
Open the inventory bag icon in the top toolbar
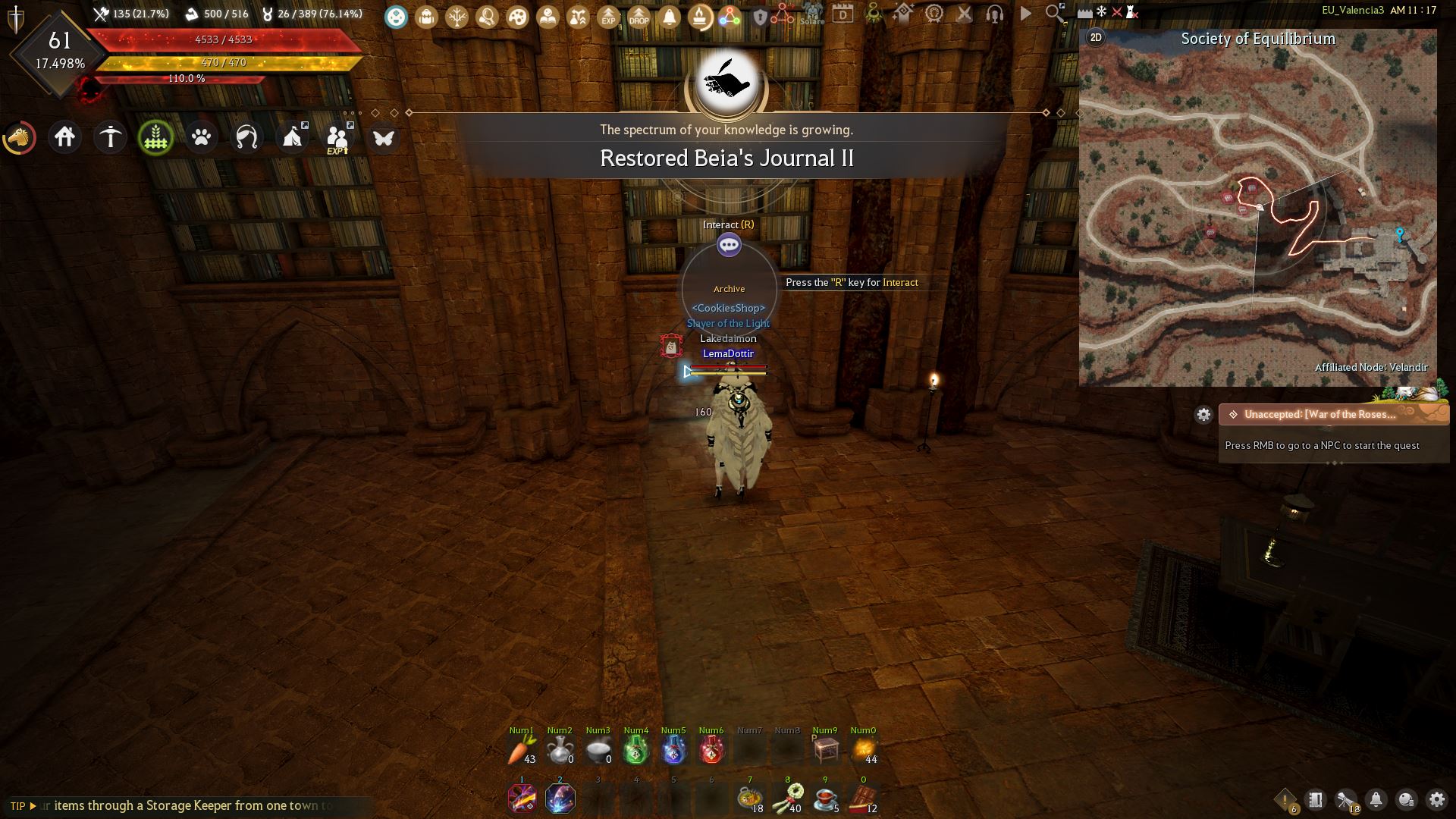coord(425,16)
